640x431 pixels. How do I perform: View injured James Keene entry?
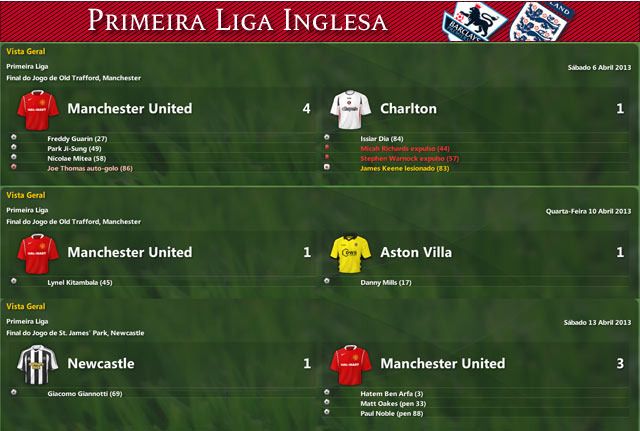(404, 168)
